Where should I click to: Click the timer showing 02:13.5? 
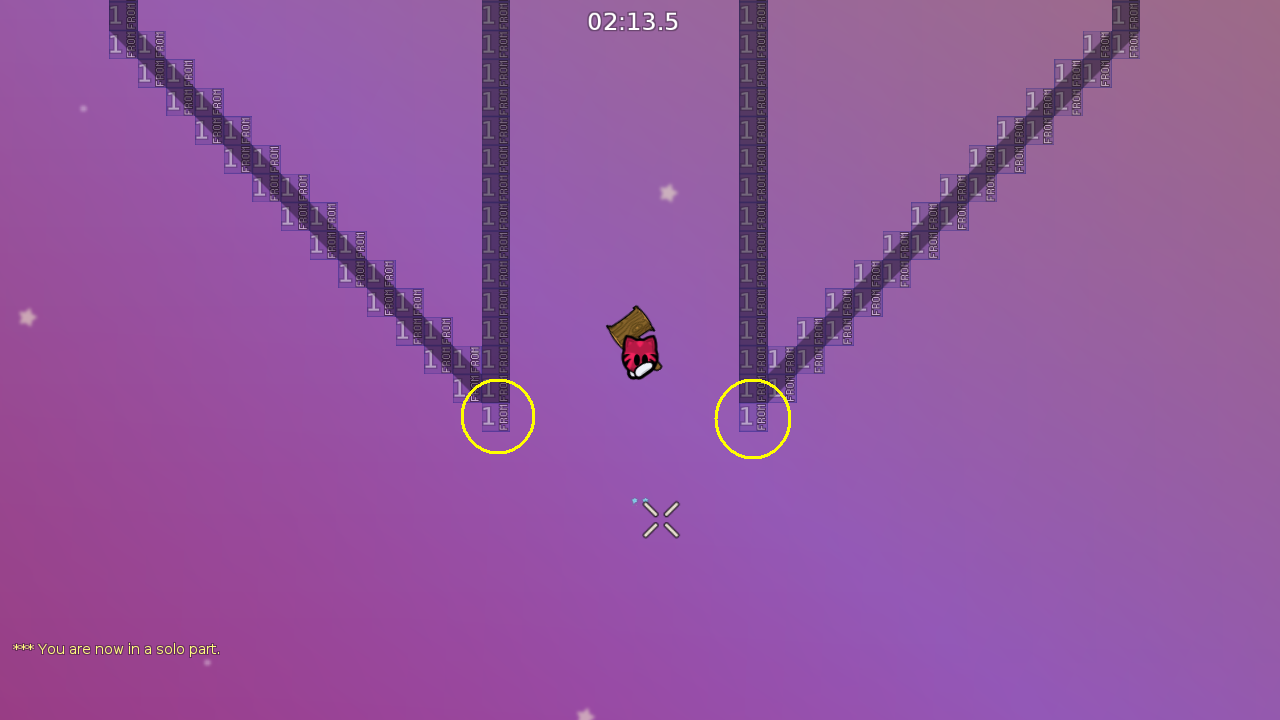(x=633, y=21)
